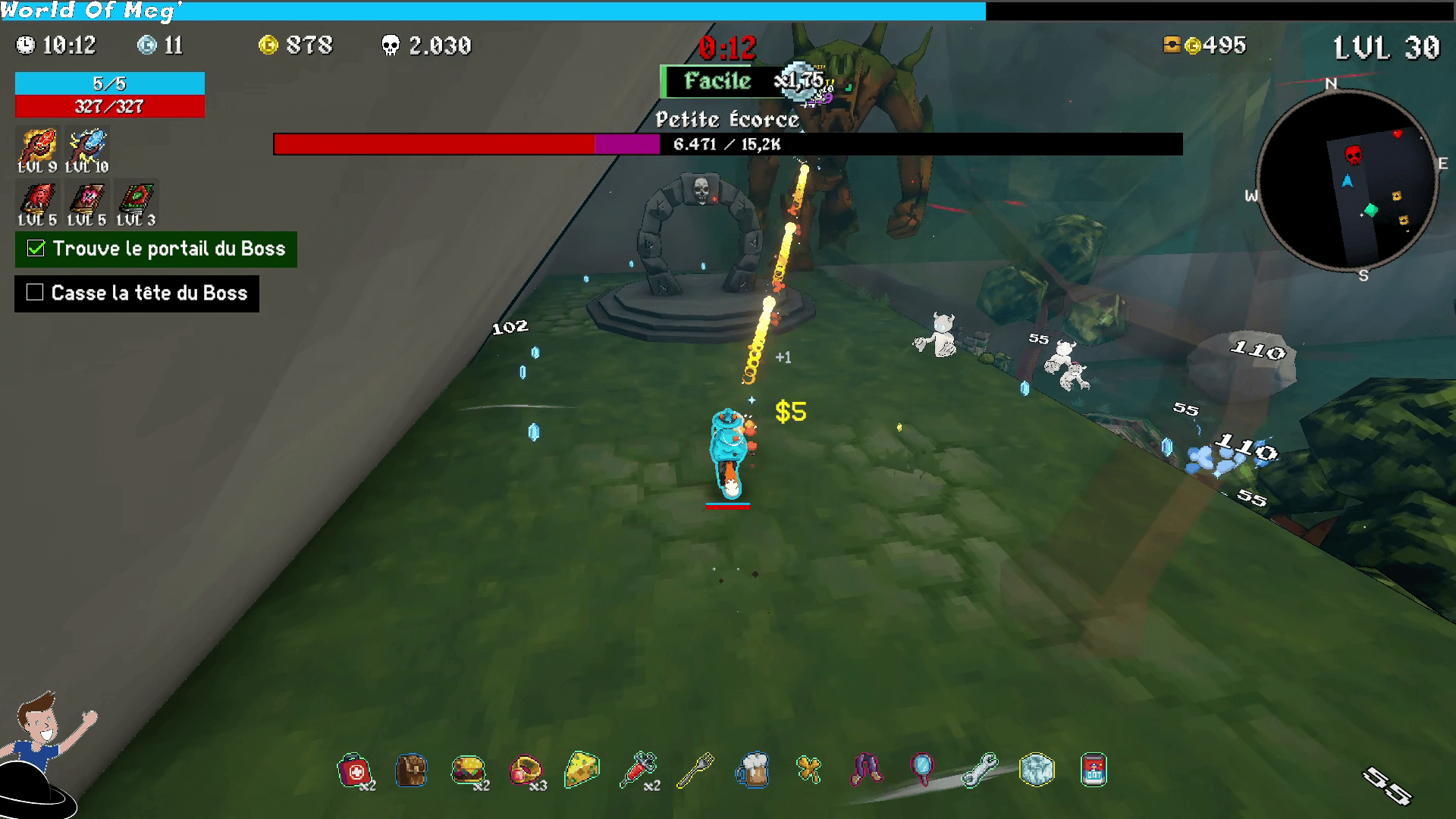Select the beer mug item
This screenshot has width=1456, height=819.
click(x=753, y=770)
